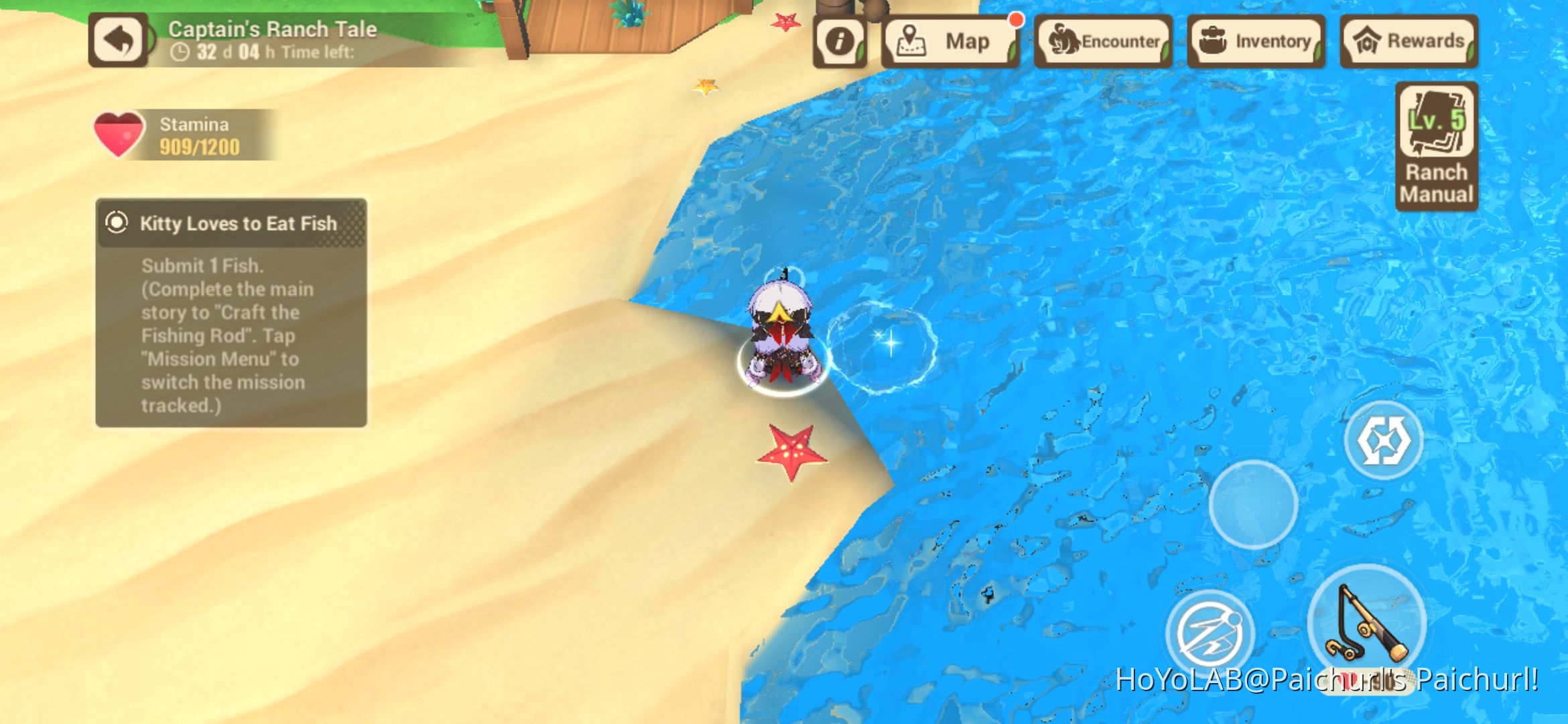
Task: Open the Map screen
Action: [x=950, y=42]
